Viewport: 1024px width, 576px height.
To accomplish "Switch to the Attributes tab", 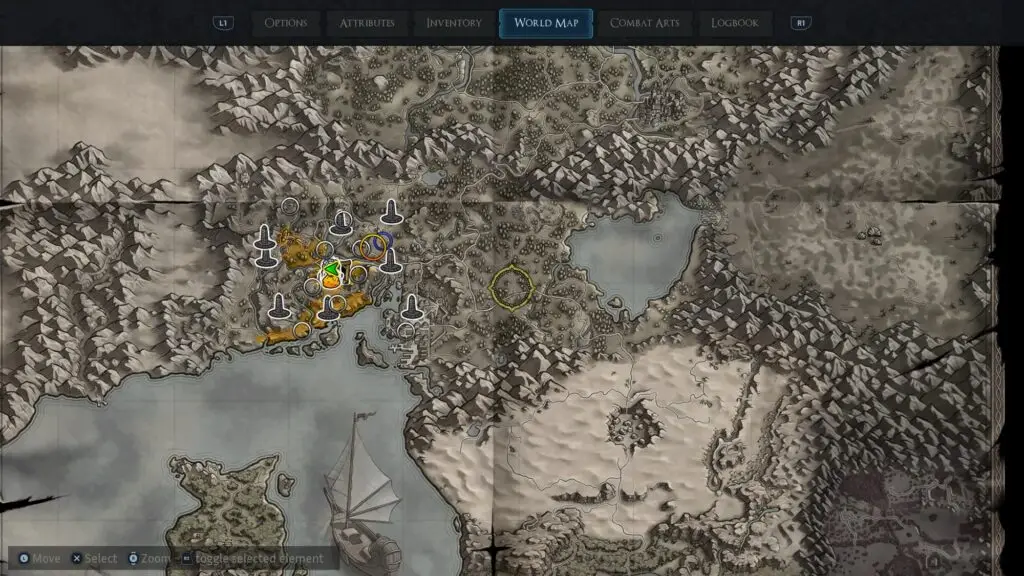I will click(367, 23).
